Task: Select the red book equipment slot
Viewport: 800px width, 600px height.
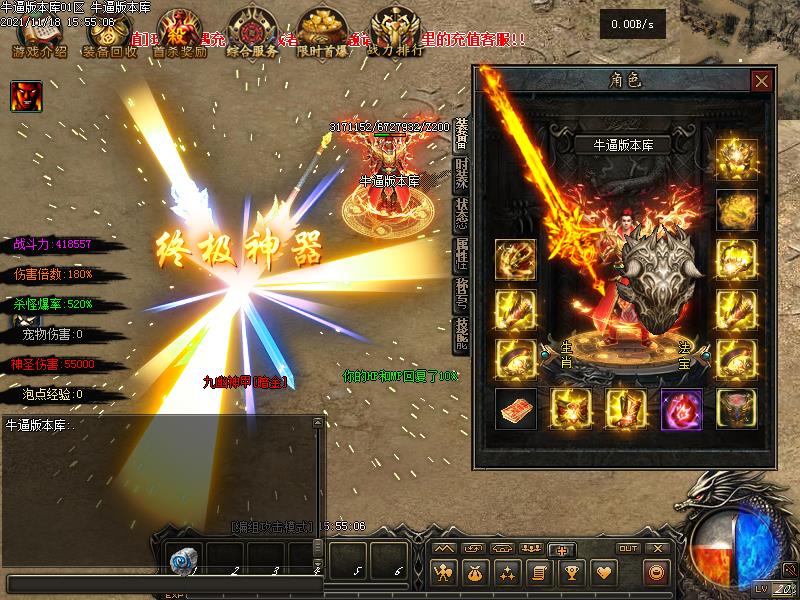Action: click(516, 409)
